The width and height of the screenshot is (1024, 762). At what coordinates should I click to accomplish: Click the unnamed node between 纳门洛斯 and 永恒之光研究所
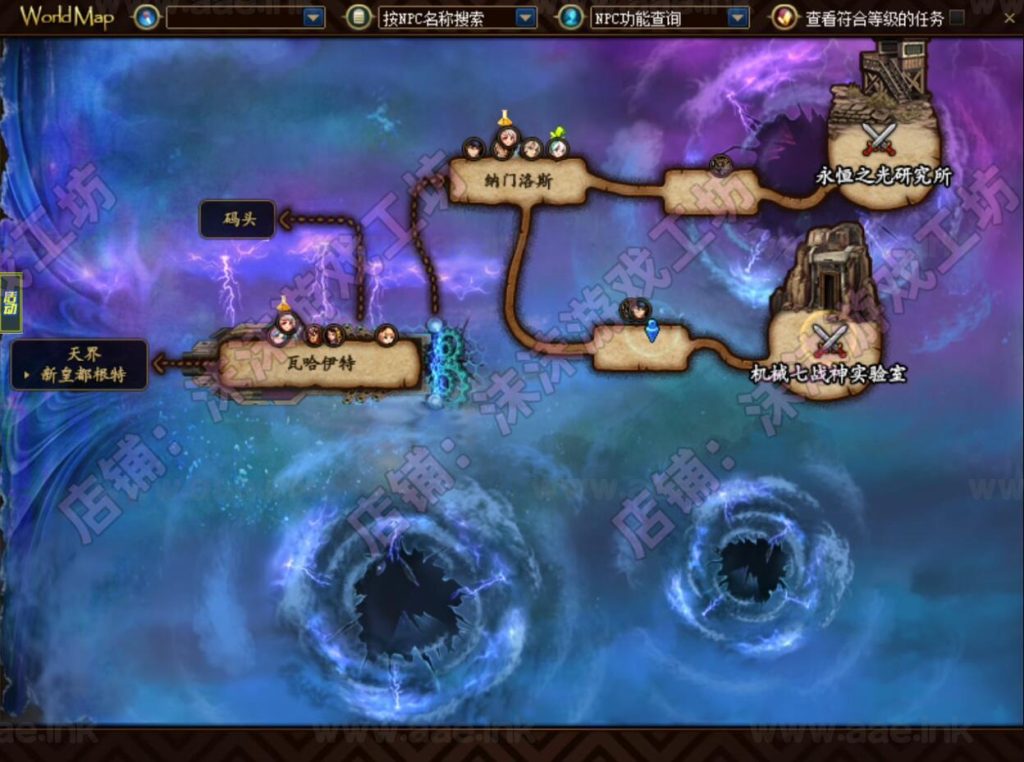click(712, 192)
